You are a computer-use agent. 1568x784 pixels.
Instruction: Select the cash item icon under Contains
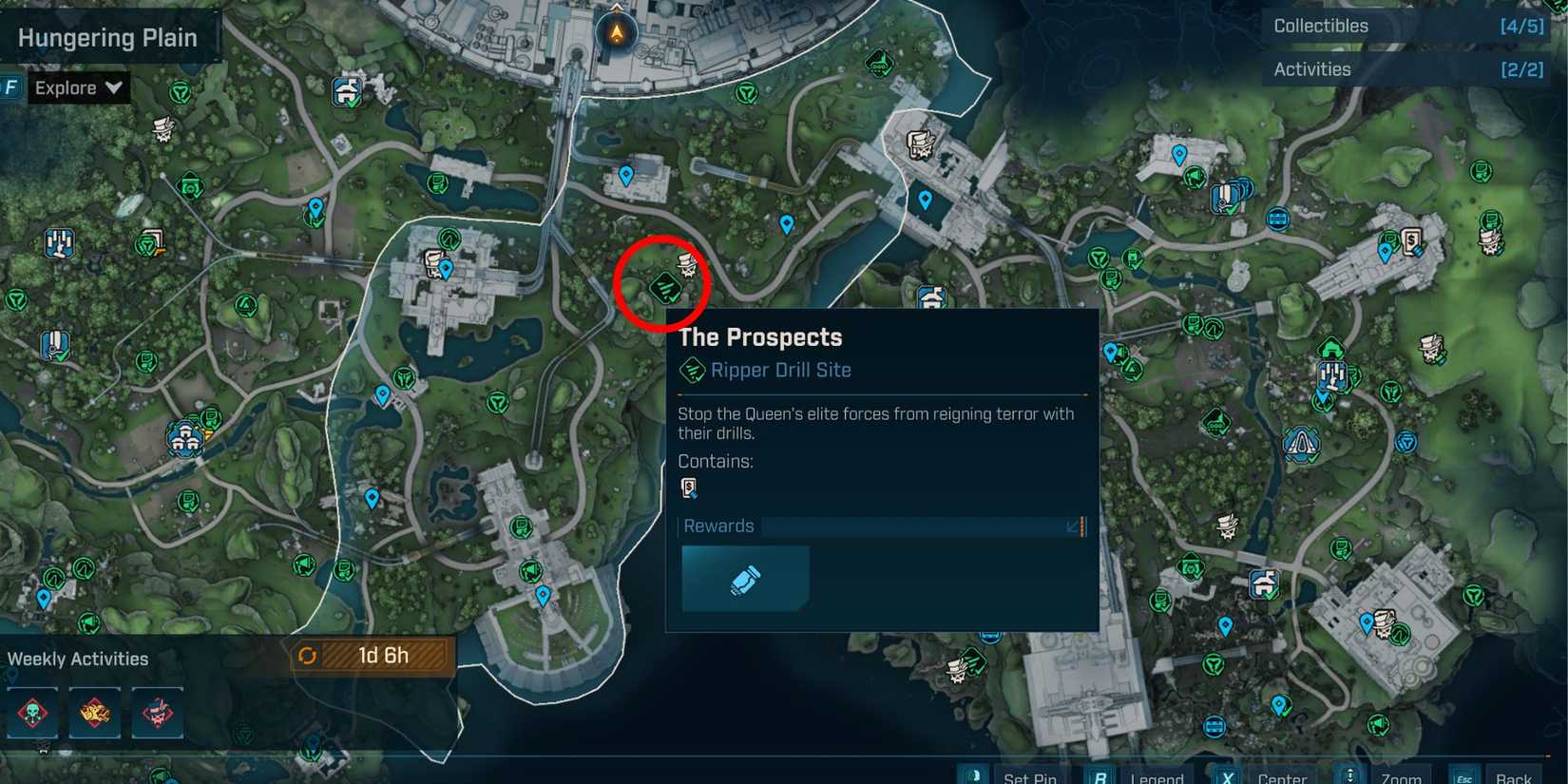690,488
